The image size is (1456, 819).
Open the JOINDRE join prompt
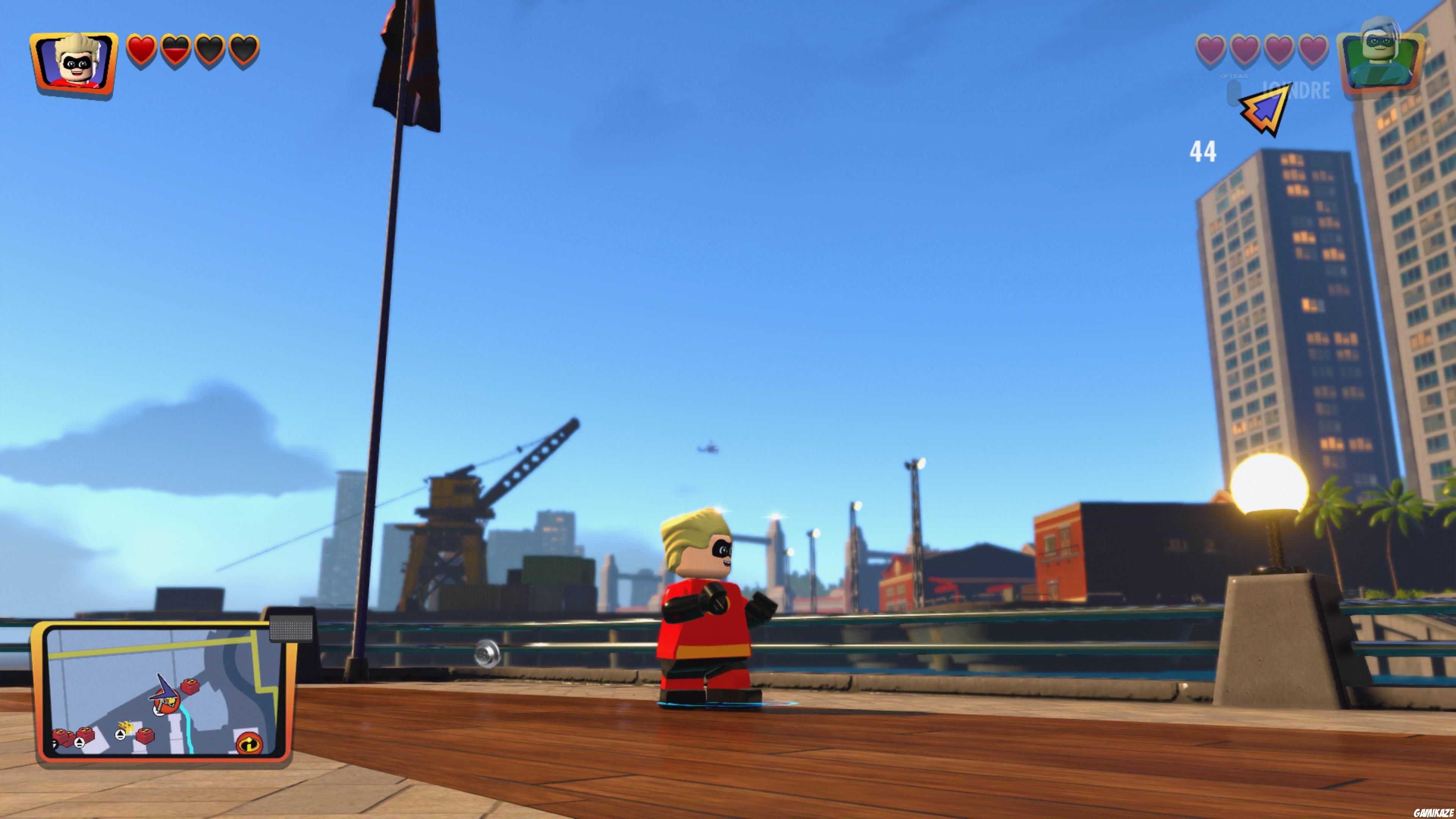[1296, 90]
